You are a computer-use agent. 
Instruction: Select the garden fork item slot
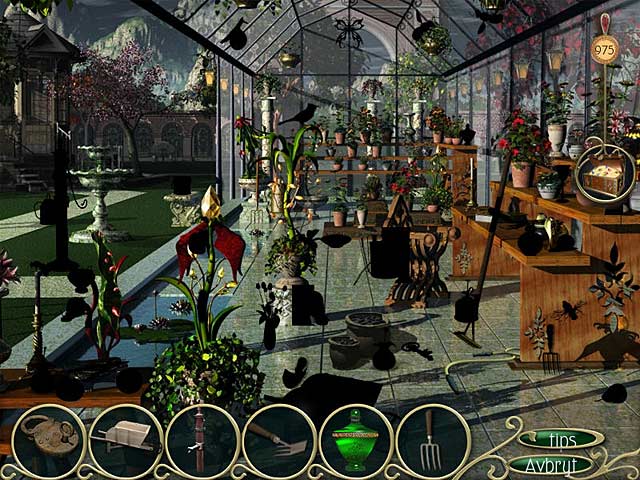432,441
